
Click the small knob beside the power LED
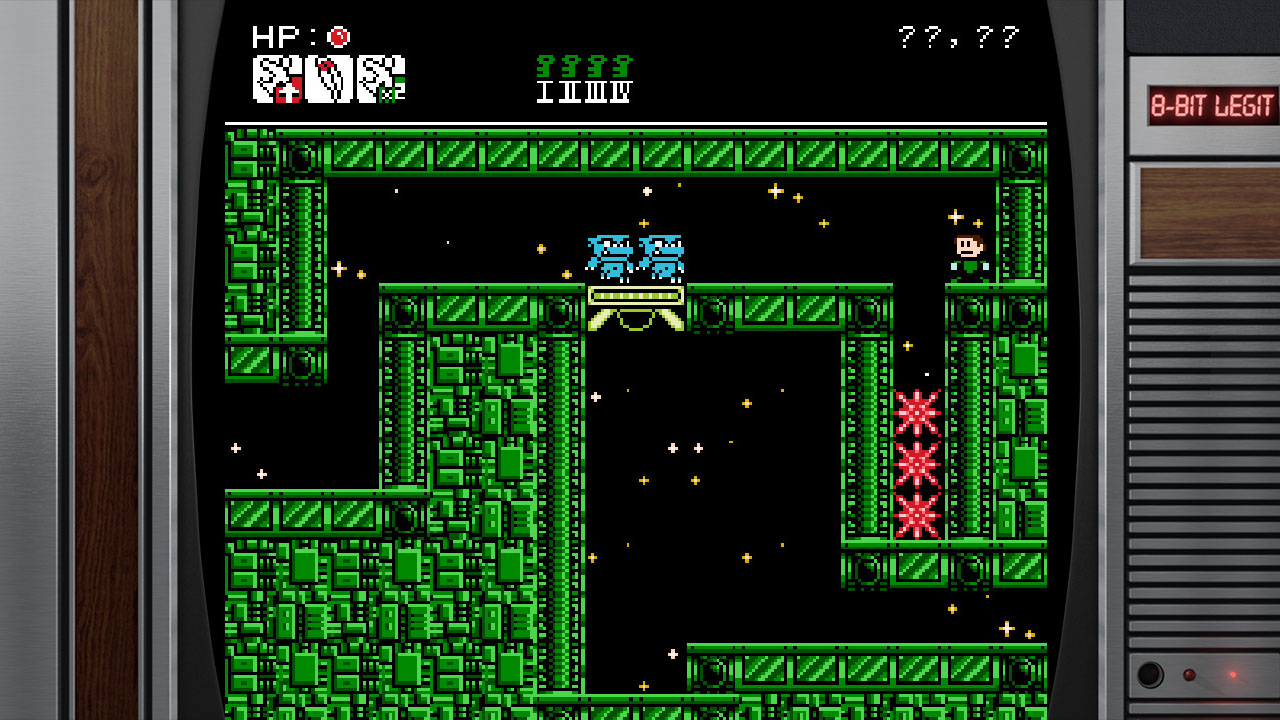(x=1189, y=674)
